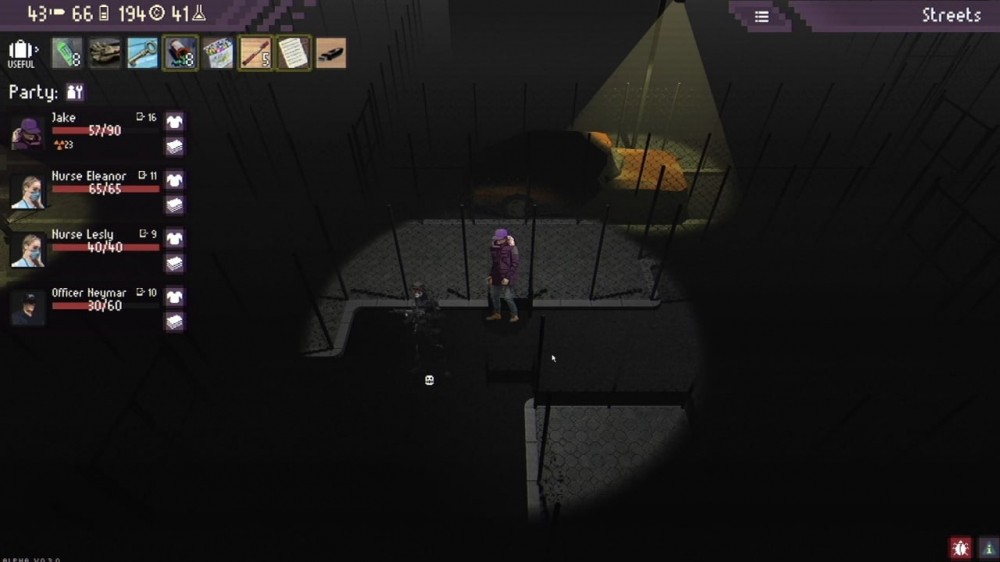Choose the box of markers slot
Screen dimensions: 1000x562
point(218,53)
